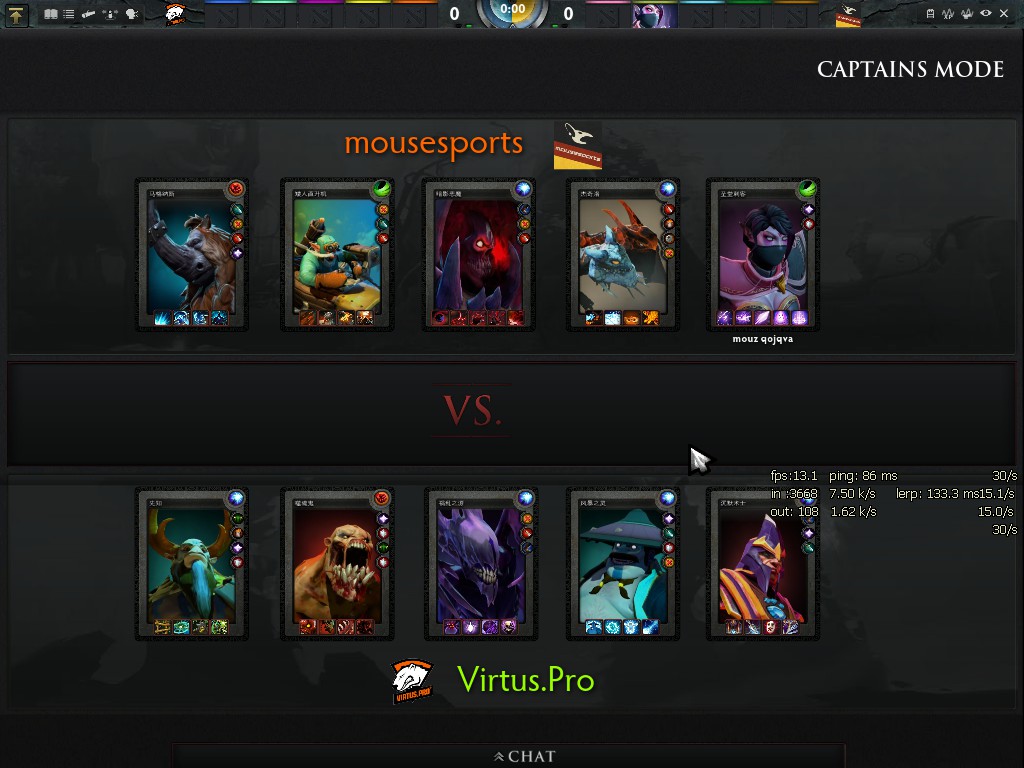Pick the Spectre hero card
Viewport: 1024px width, 768px height.
pos(481,564)
